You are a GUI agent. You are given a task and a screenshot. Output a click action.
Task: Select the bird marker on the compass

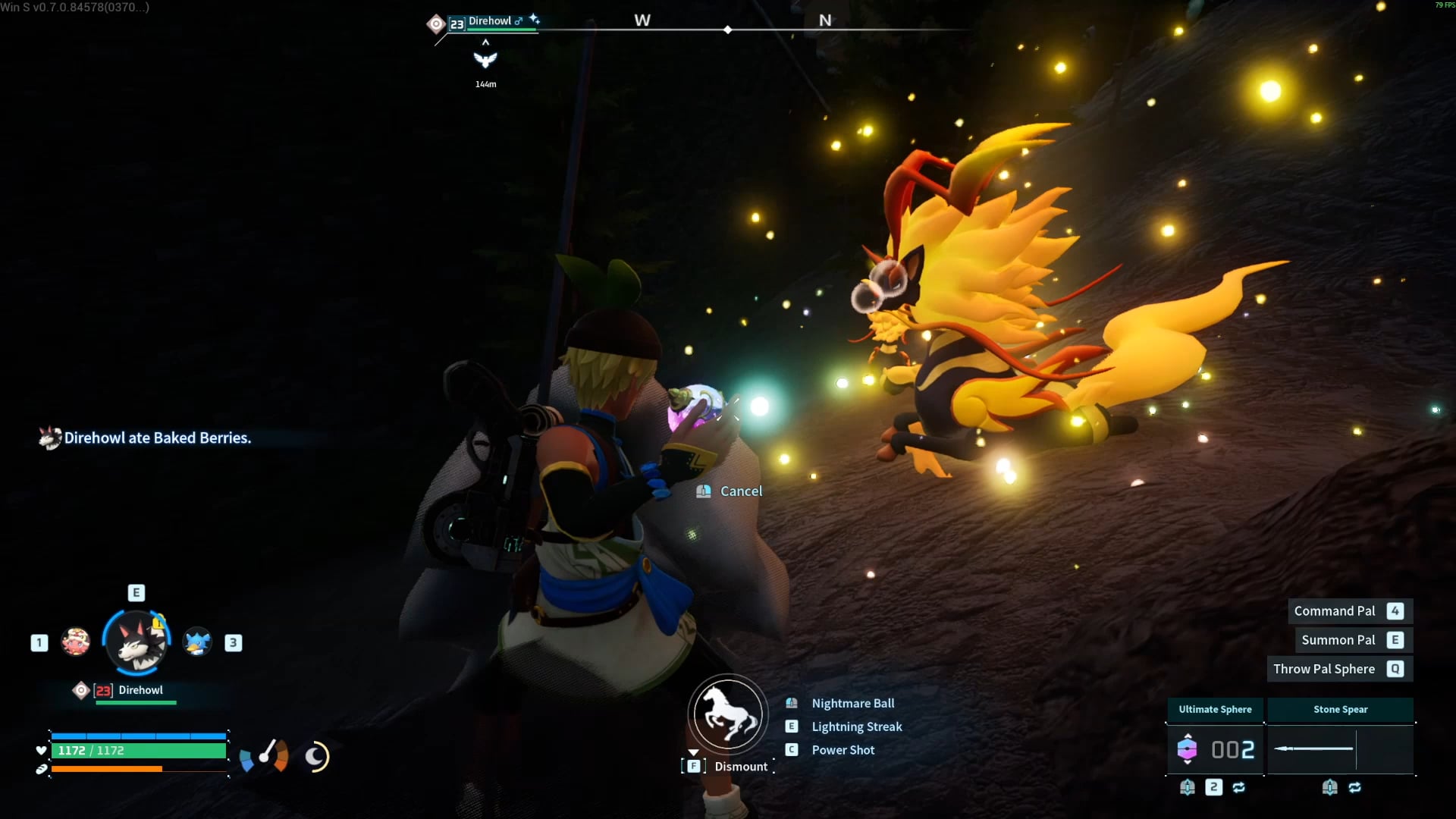click(x=485, y=60)
